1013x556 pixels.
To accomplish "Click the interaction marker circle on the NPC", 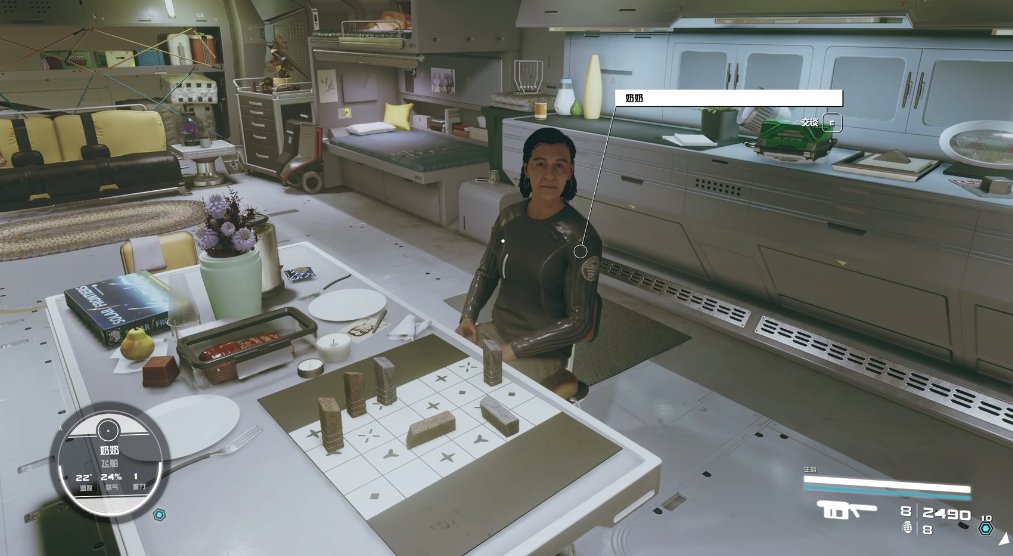I will click(582, 251).
